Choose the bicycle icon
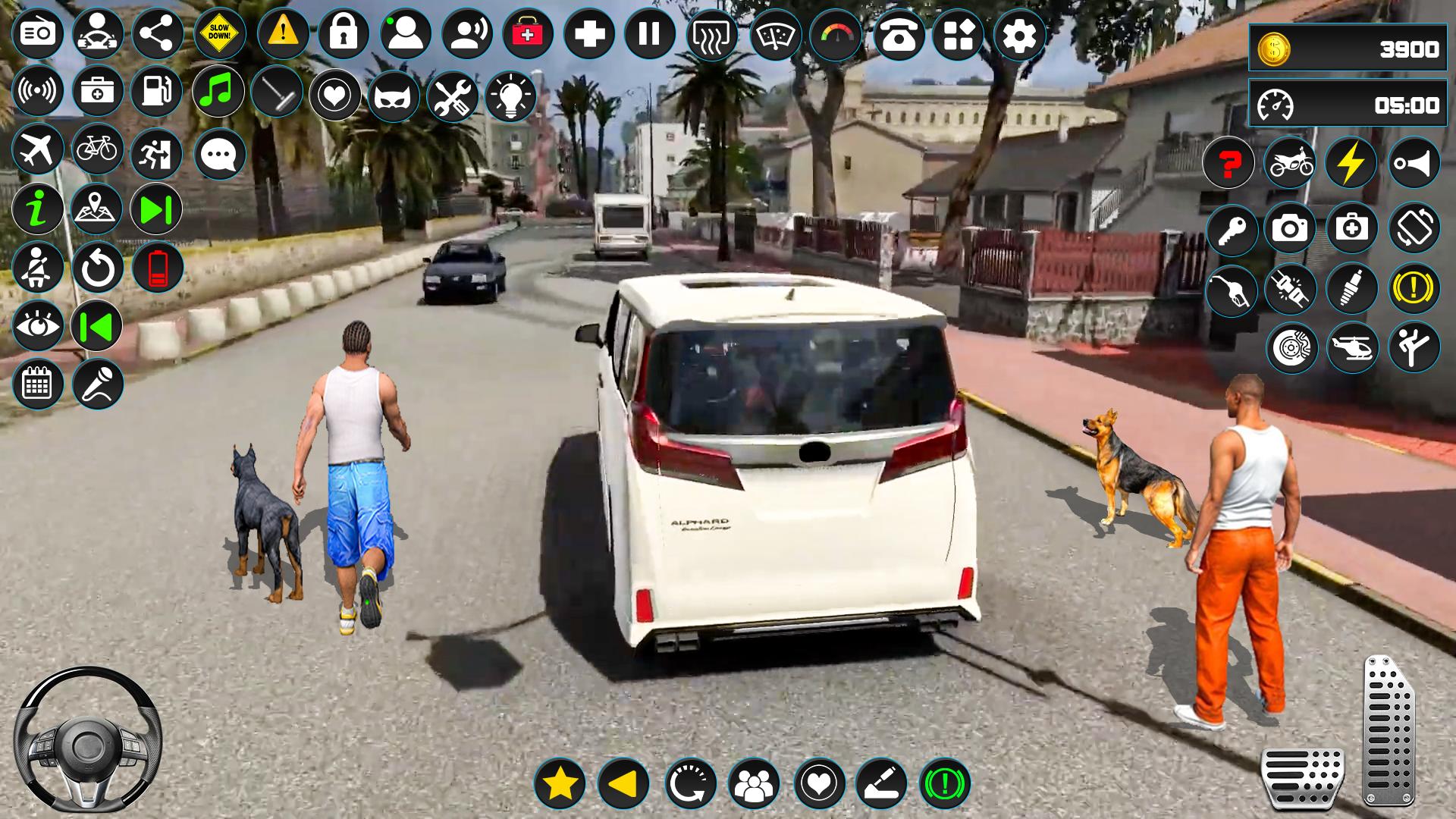Screen dimensions: 1456x819 pyautogui.click(x=97, y=149)
